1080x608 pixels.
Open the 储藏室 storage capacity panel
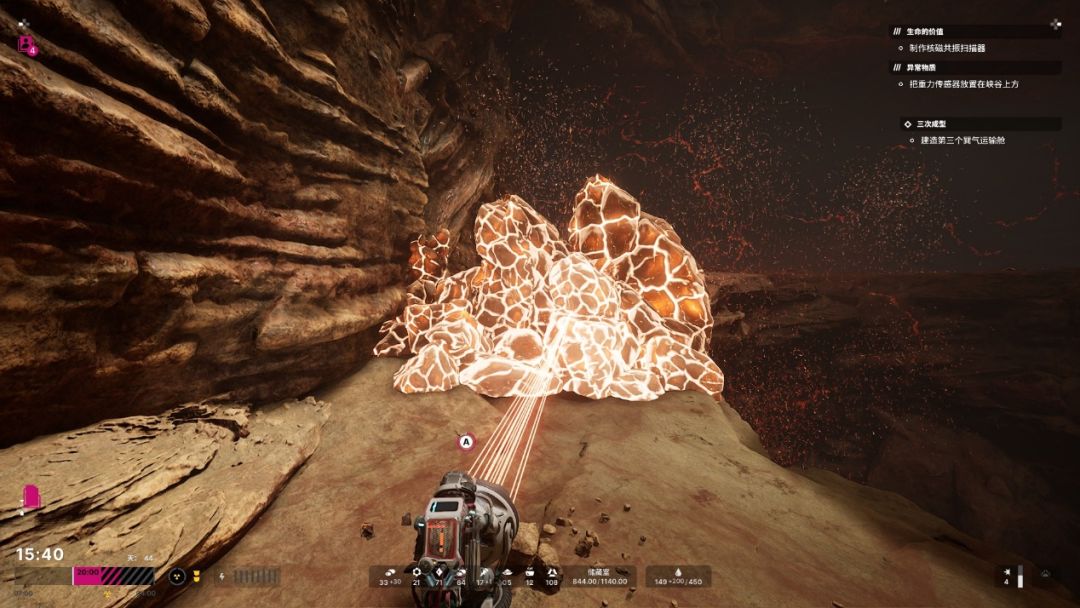pos(599,576)
